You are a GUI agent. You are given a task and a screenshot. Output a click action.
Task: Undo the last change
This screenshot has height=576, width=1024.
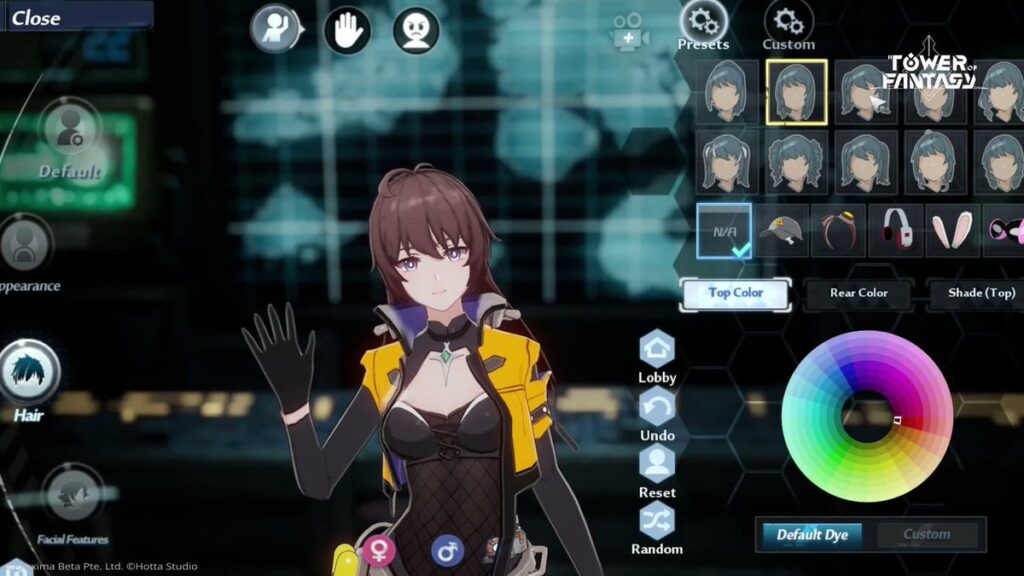pyautogui.click(x=657, y=414)
